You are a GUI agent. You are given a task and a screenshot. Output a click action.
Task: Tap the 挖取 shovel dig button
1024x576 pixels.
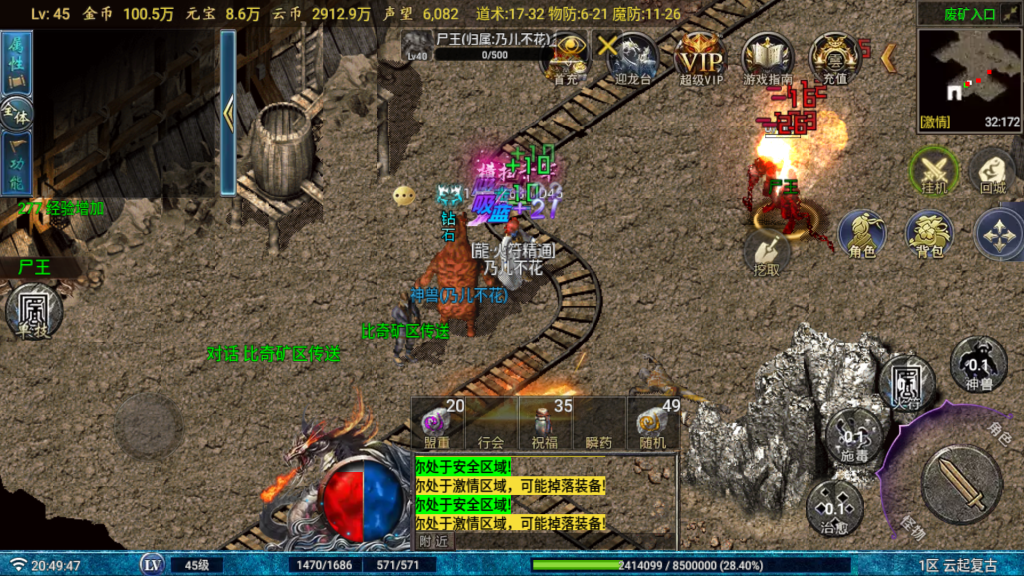pyautogui.click(x=767, y=252)
